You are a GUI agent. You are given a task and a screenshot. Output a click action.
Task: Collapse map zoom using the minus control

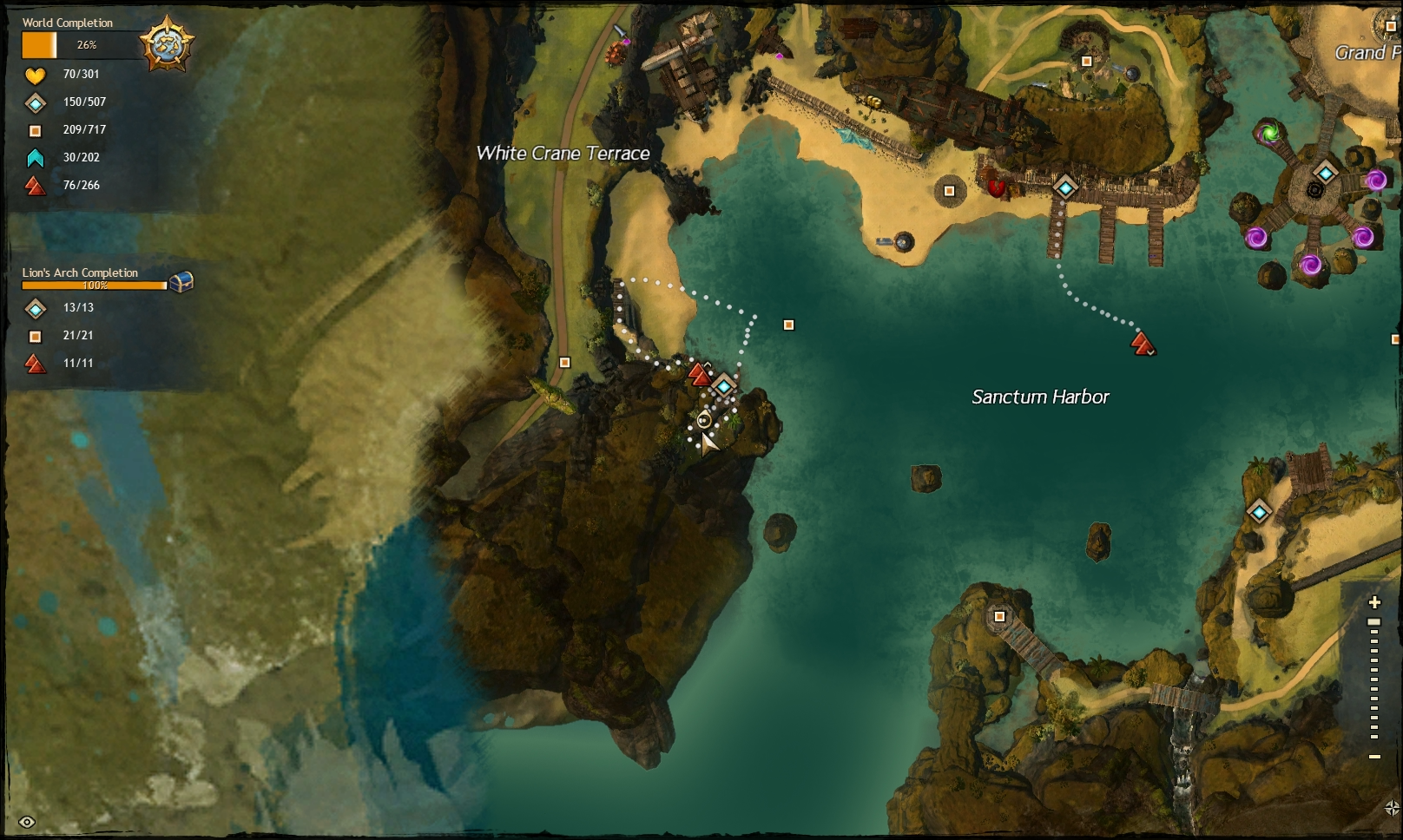click(x=1374, y=757)
